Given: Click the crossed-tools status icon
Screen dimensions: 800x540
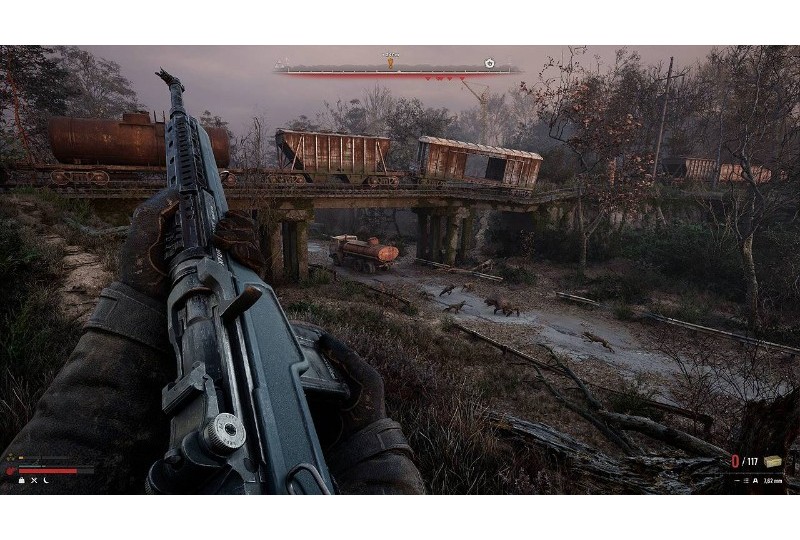Looking at the screenshot, I should 33,481.
